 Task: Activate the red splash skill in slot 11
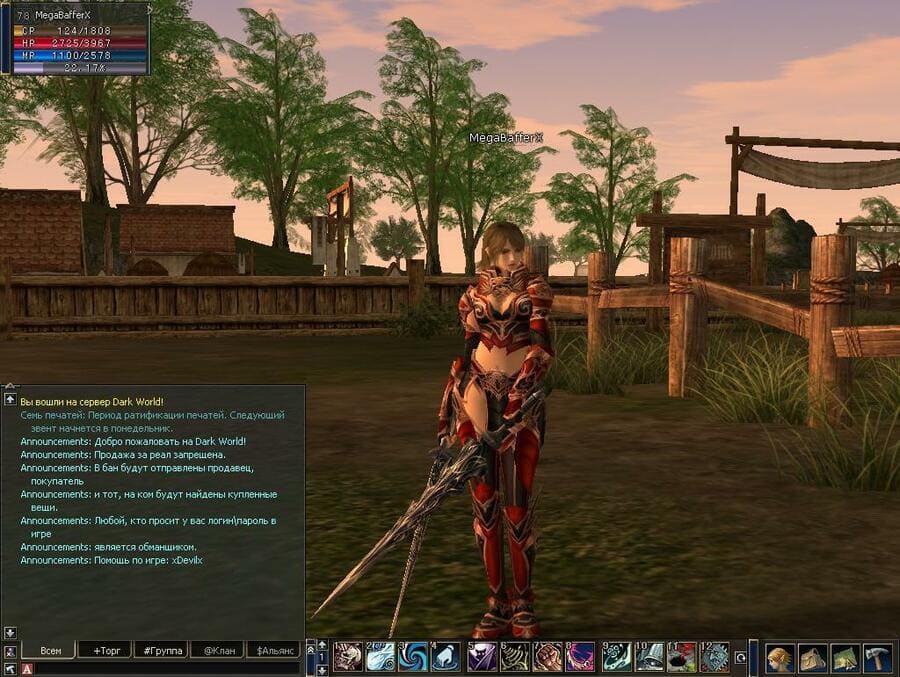[x=682, y=657]
